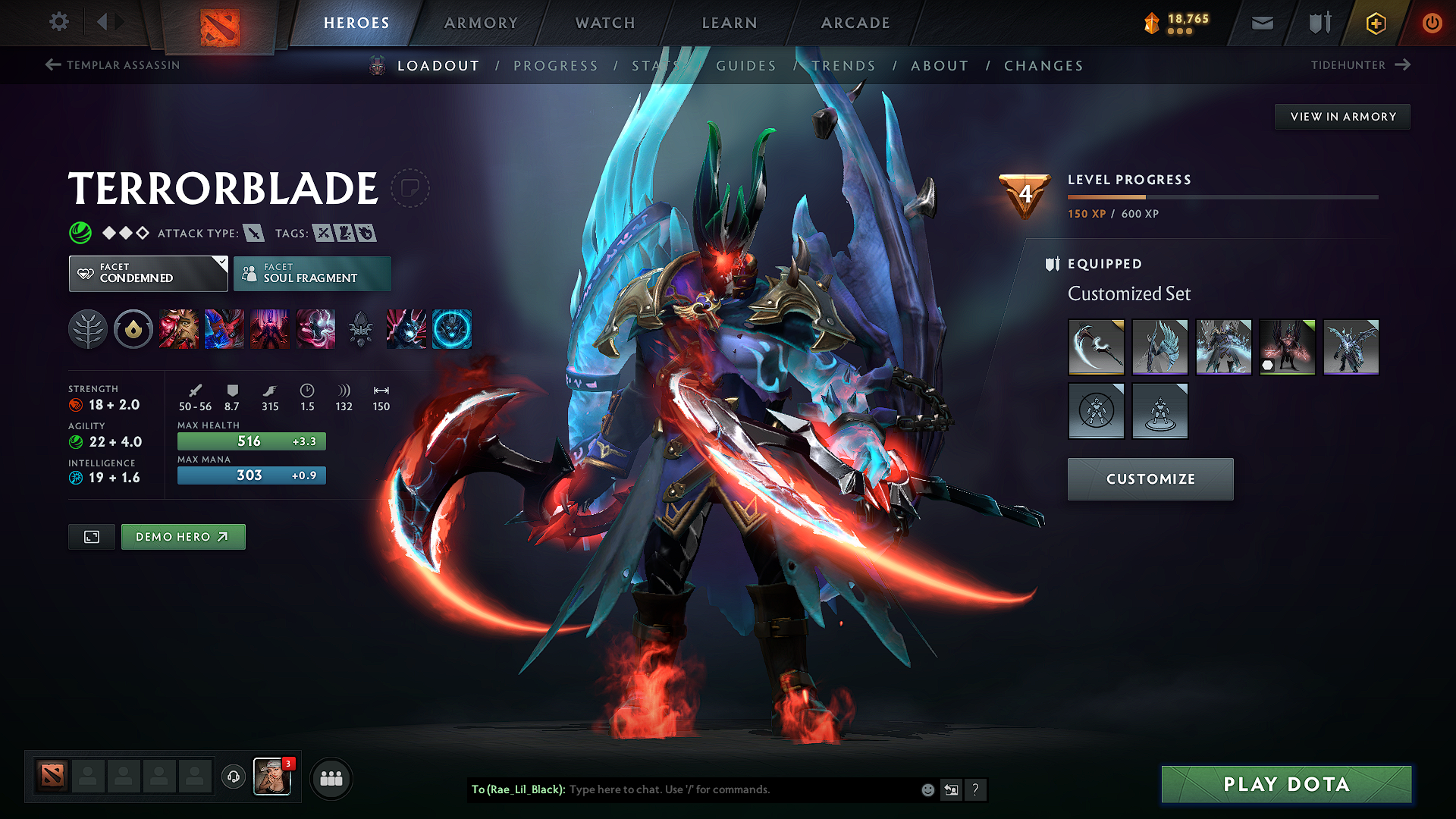Click the question mark help icon near chat

[x=976, y=789]
